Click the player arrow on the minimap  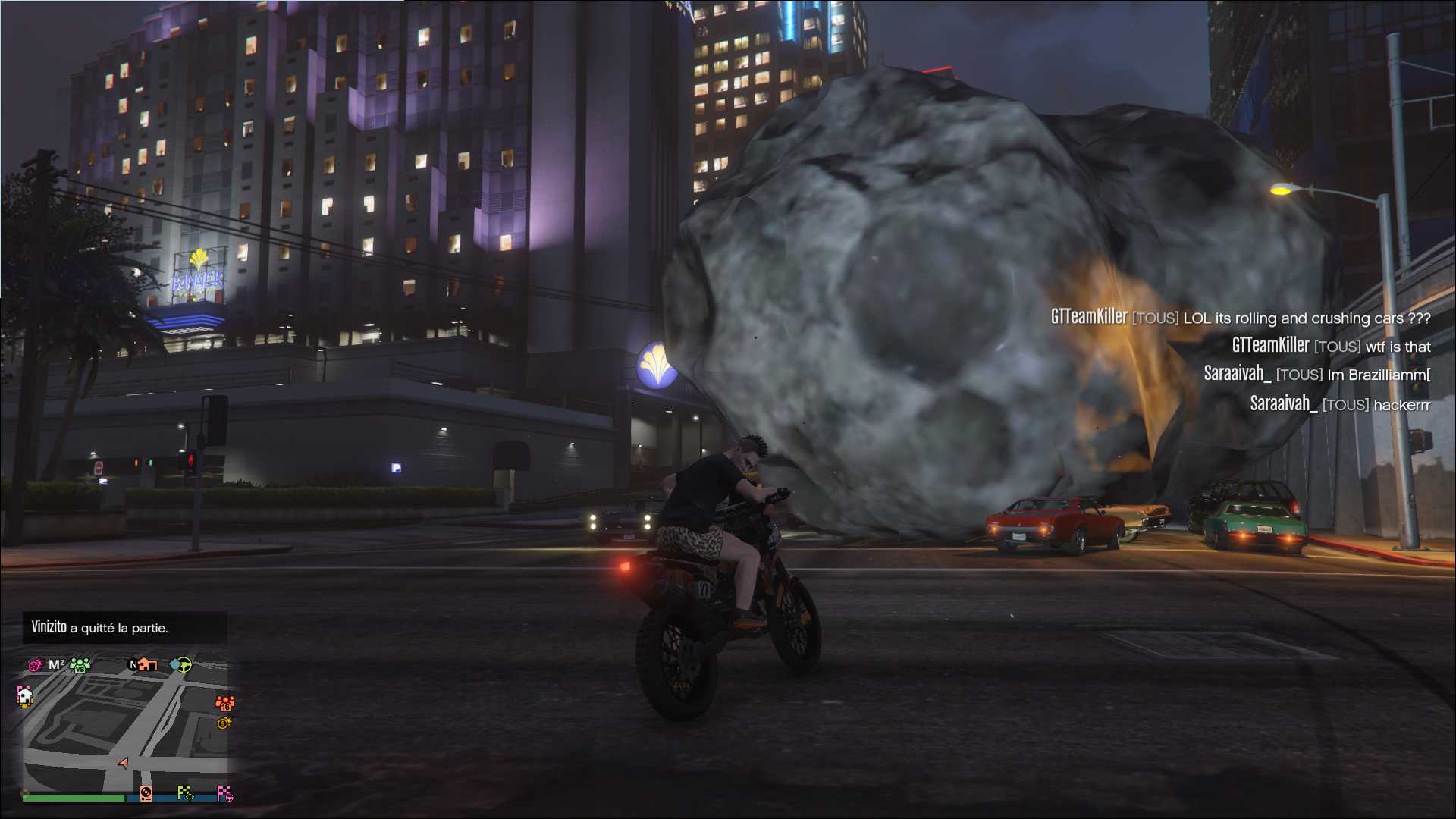(123, 763)
